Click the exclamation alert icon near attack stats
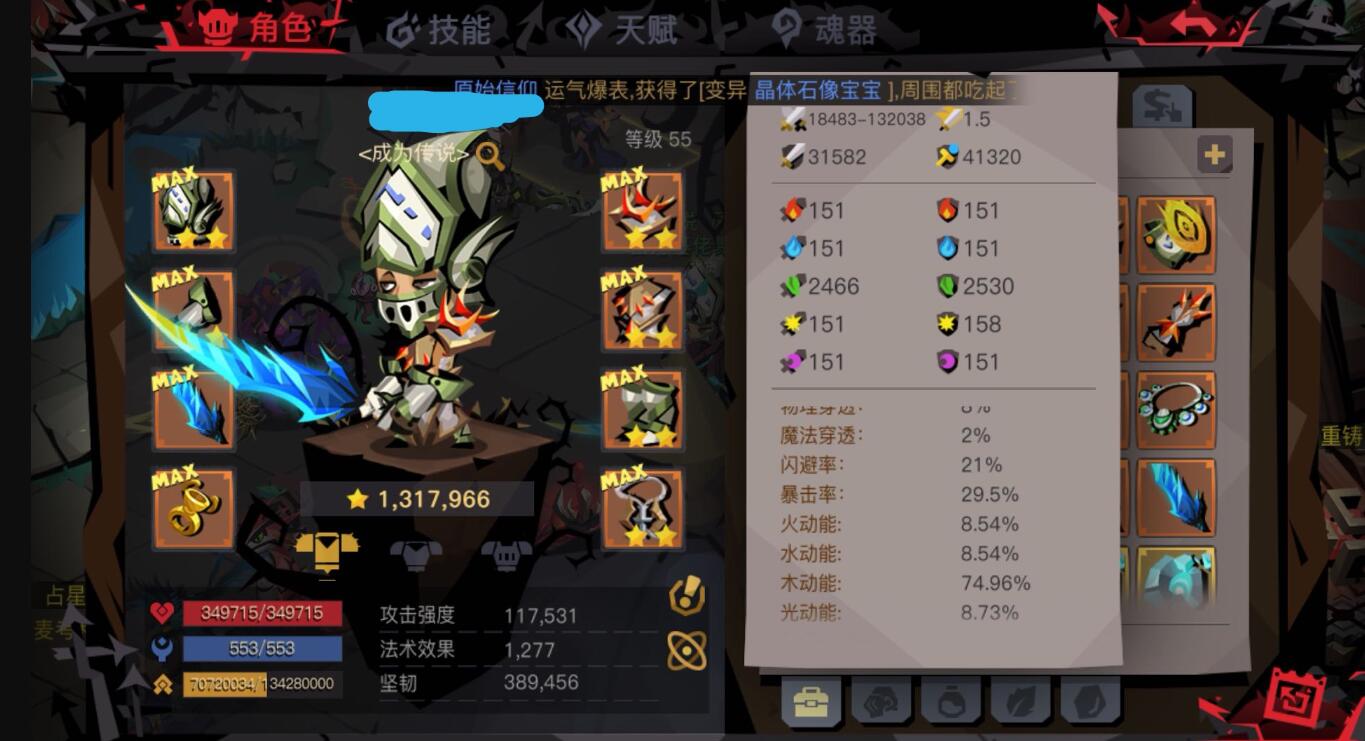 686,597
